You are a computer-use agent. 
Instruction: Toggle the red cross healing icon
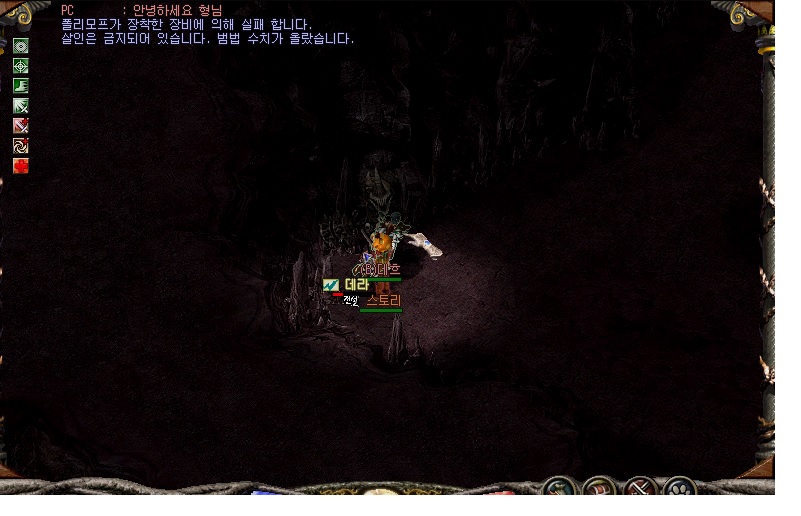click(20, 165)
